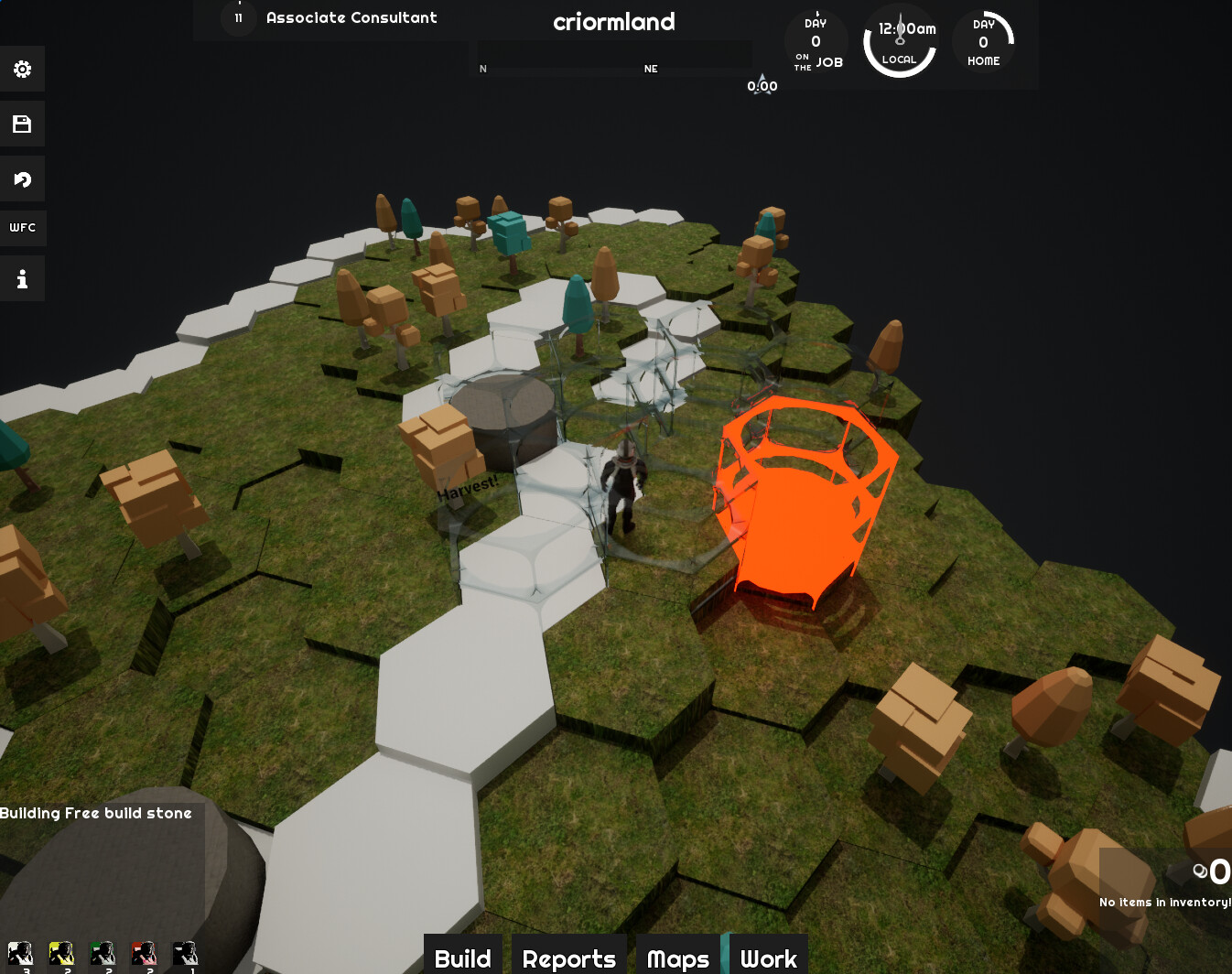
Task: Click the 12:00am Local clock dial
Action: pos(900,40)
